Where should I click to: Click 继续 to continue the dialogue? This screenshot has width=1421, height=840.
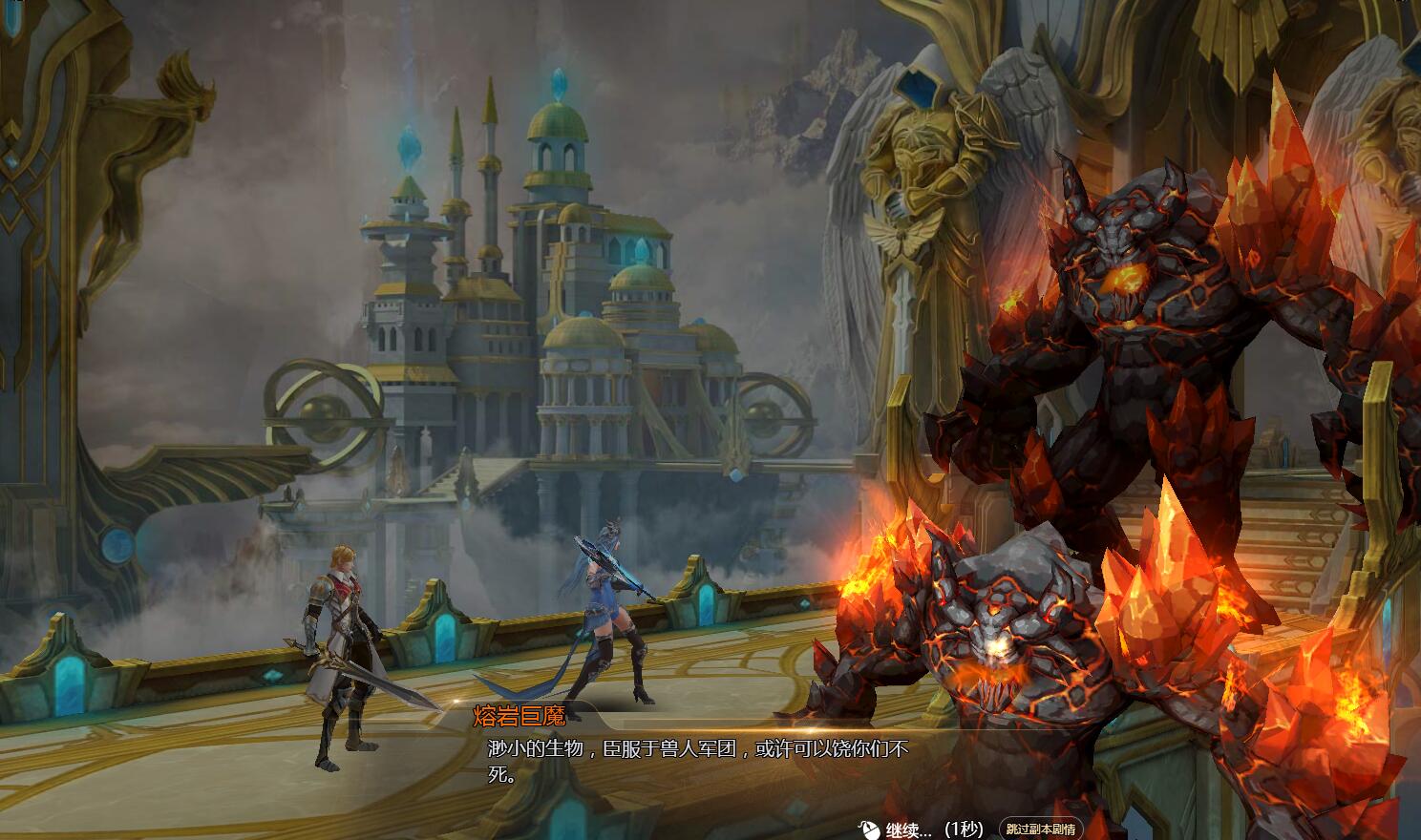pos(907,829)
